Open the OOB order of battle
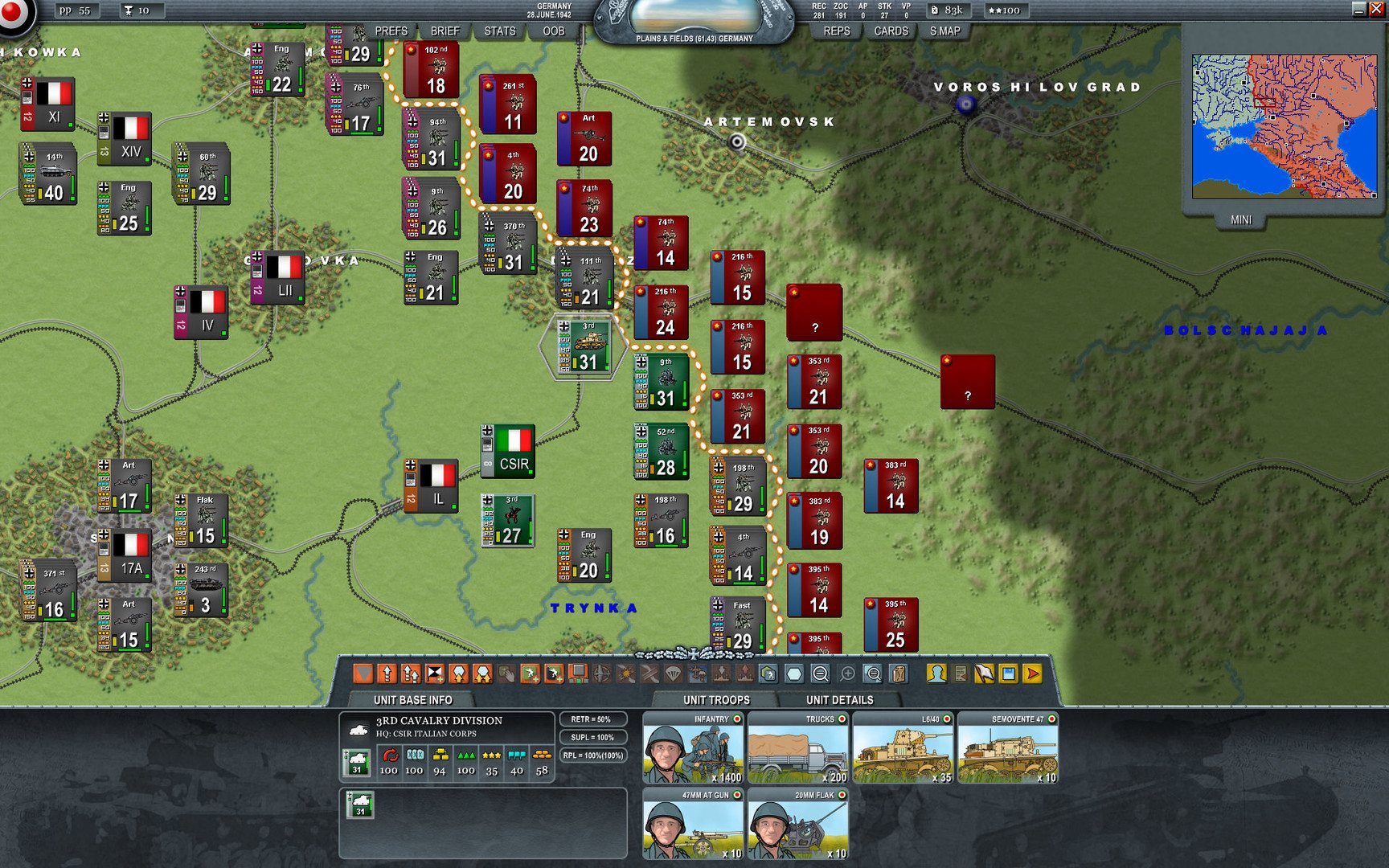 coord(553,31)
